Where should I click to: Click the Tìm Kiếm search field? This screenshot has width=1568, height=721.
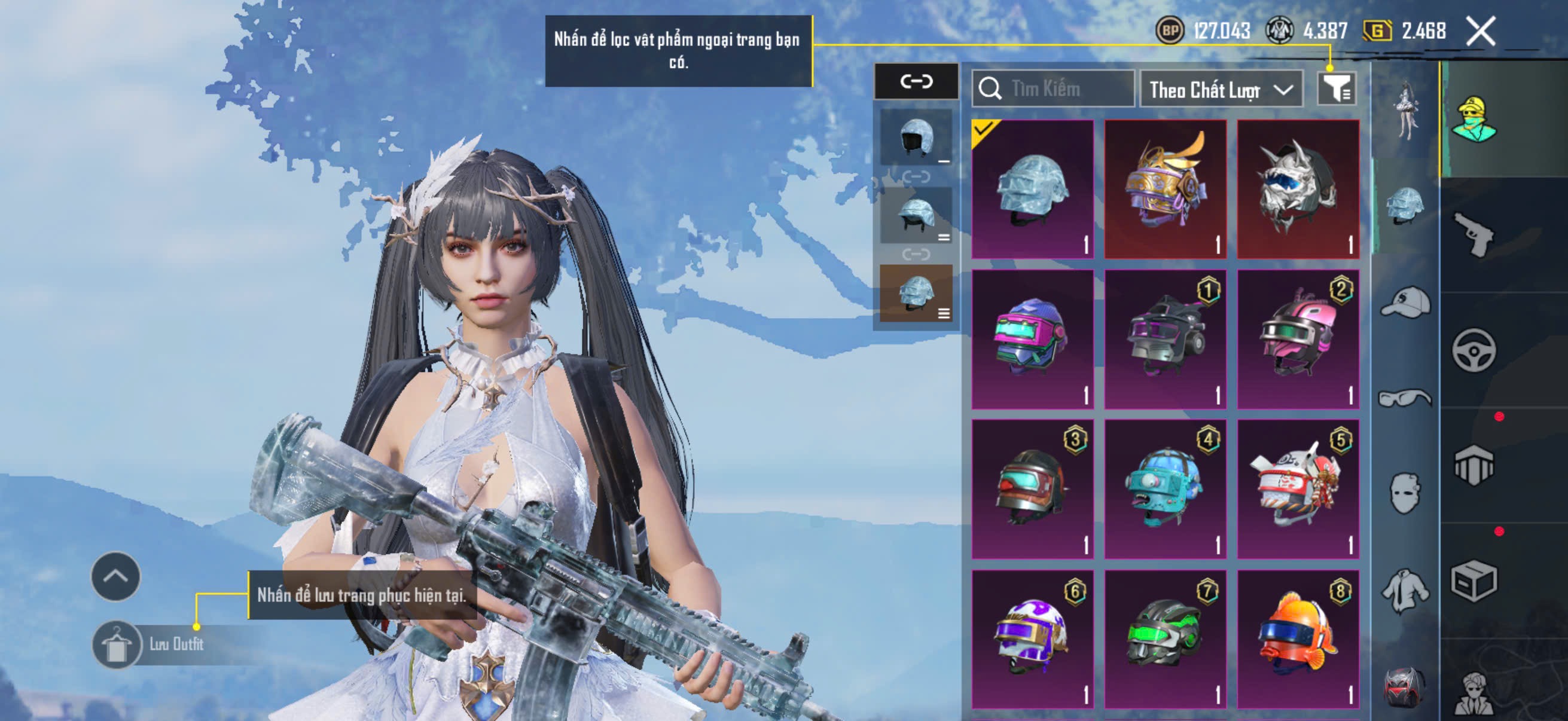point(1053,89)
